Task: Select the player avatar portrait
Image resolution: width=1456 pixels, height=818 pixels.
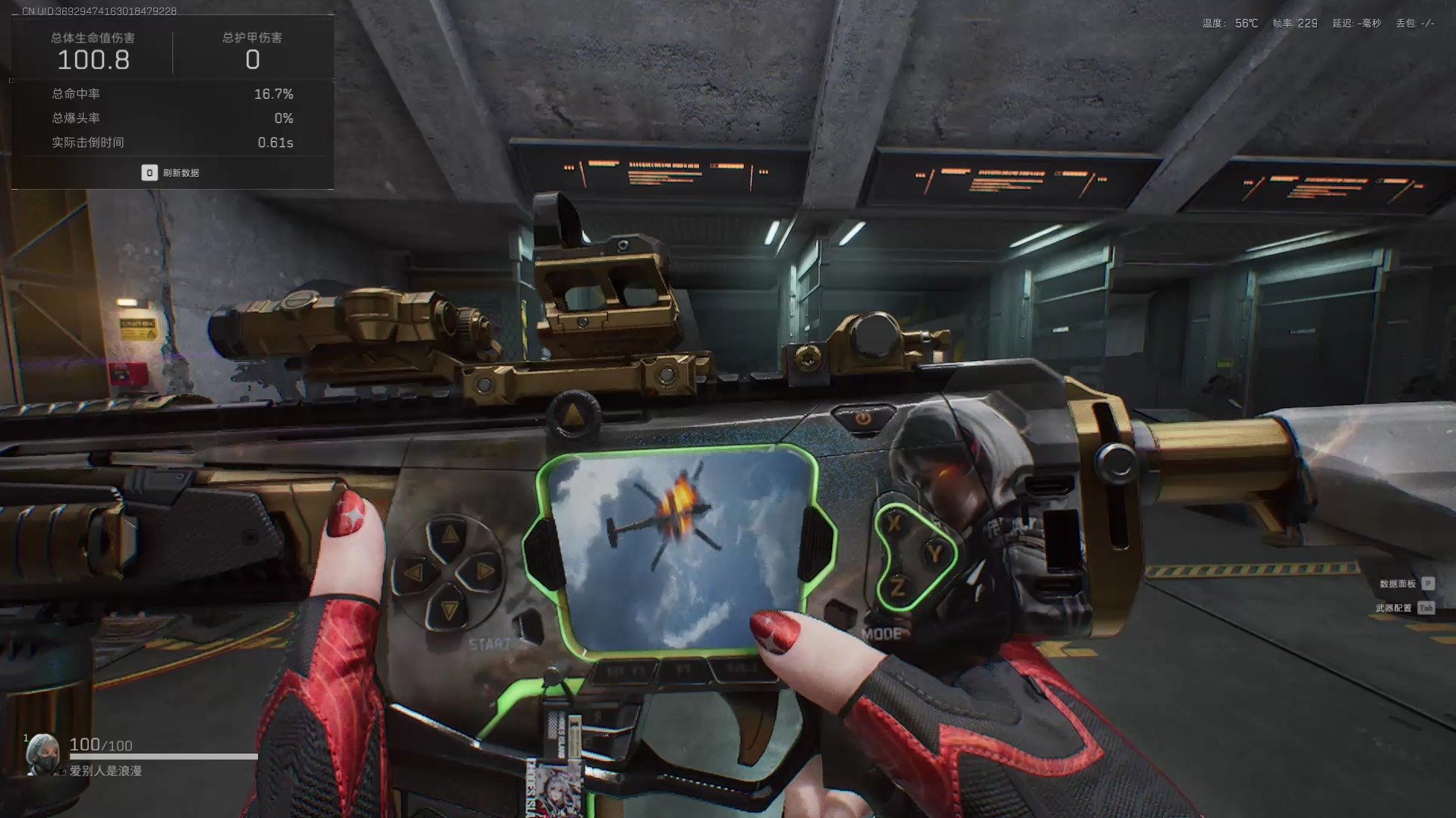Action: 43,753
